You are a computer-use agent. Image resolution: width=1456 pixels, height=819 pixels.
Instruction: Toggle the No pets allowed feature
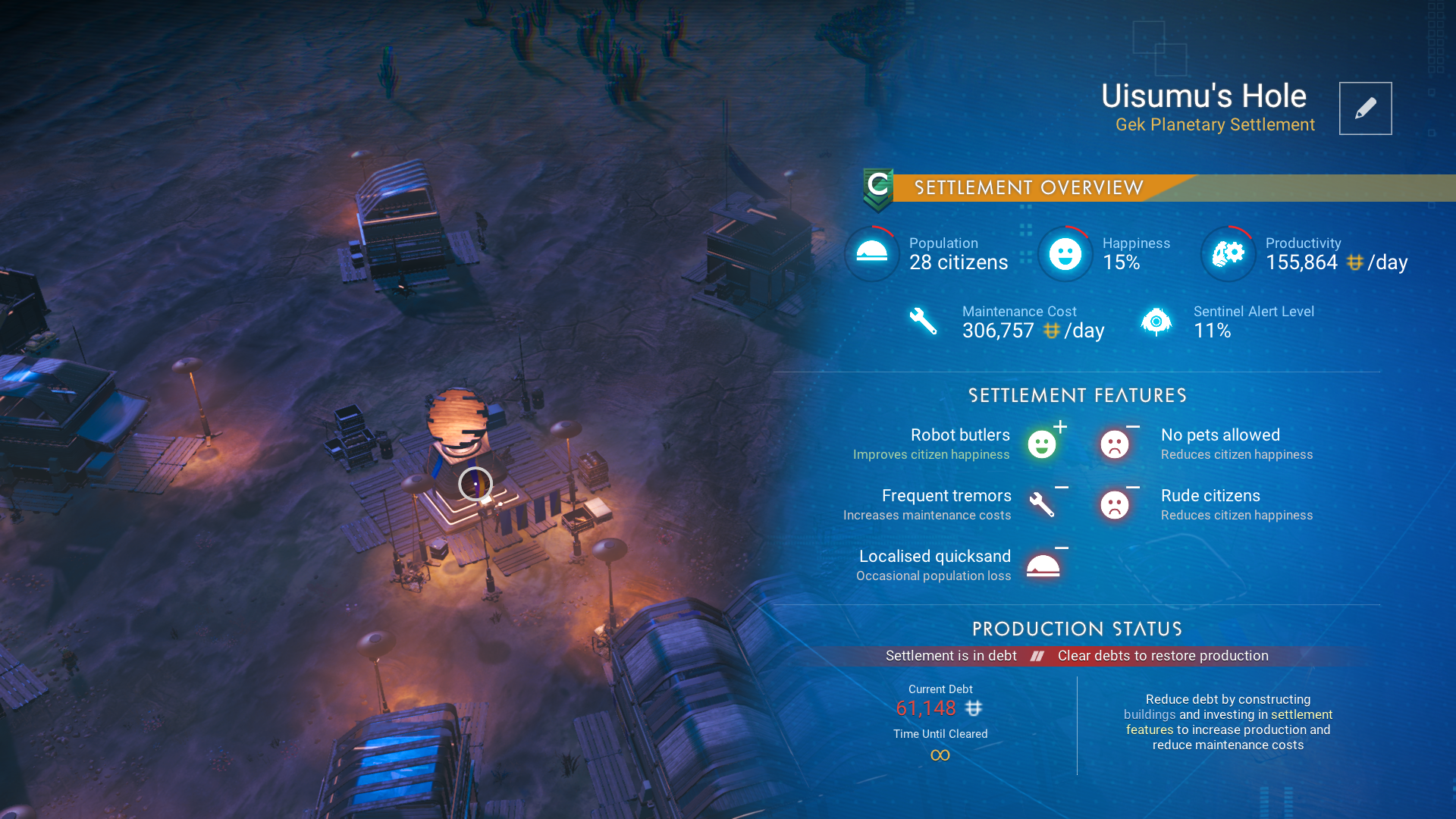click(x=1115, y=444)
